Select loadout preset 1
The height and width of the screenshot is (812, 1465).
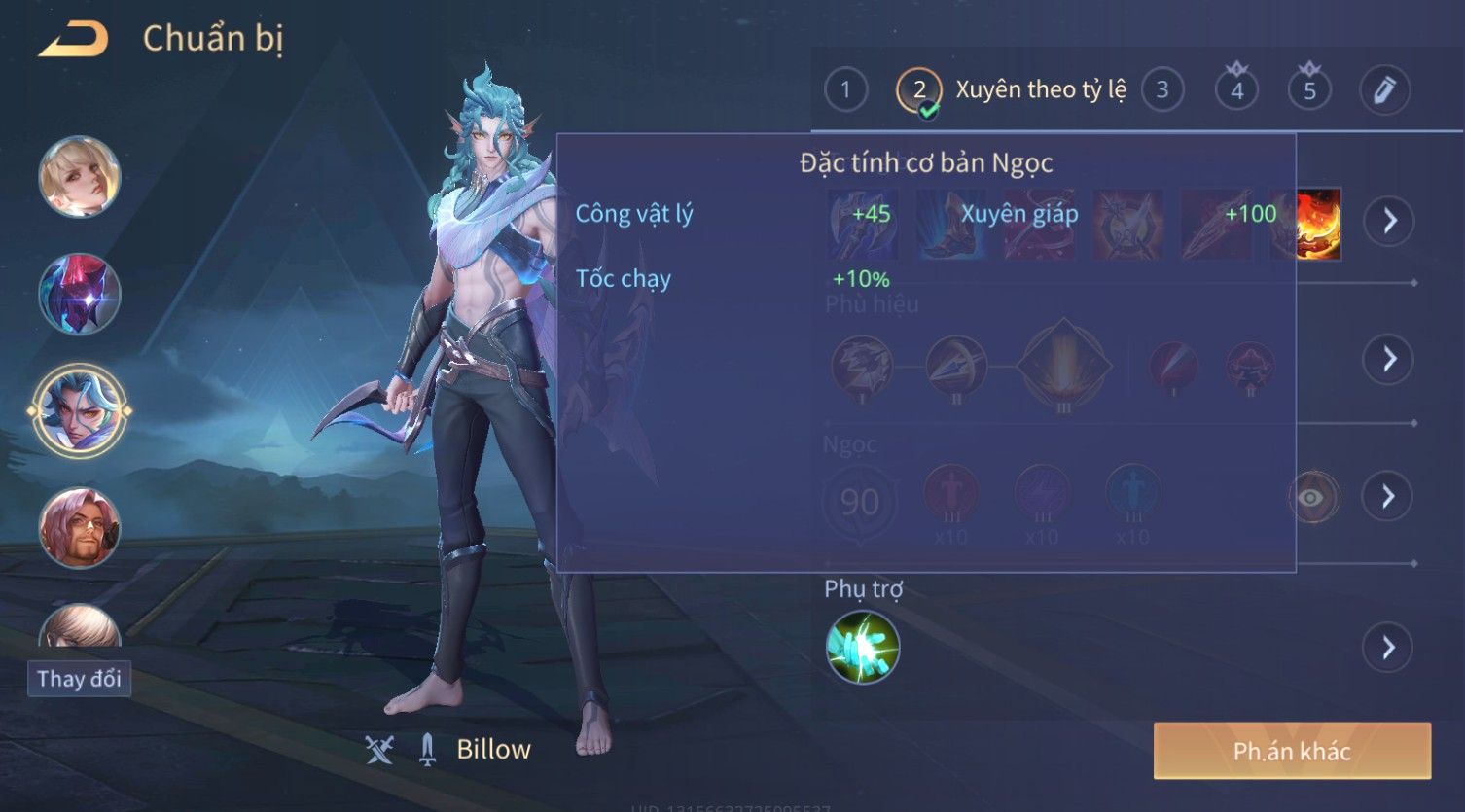point(845,90)
